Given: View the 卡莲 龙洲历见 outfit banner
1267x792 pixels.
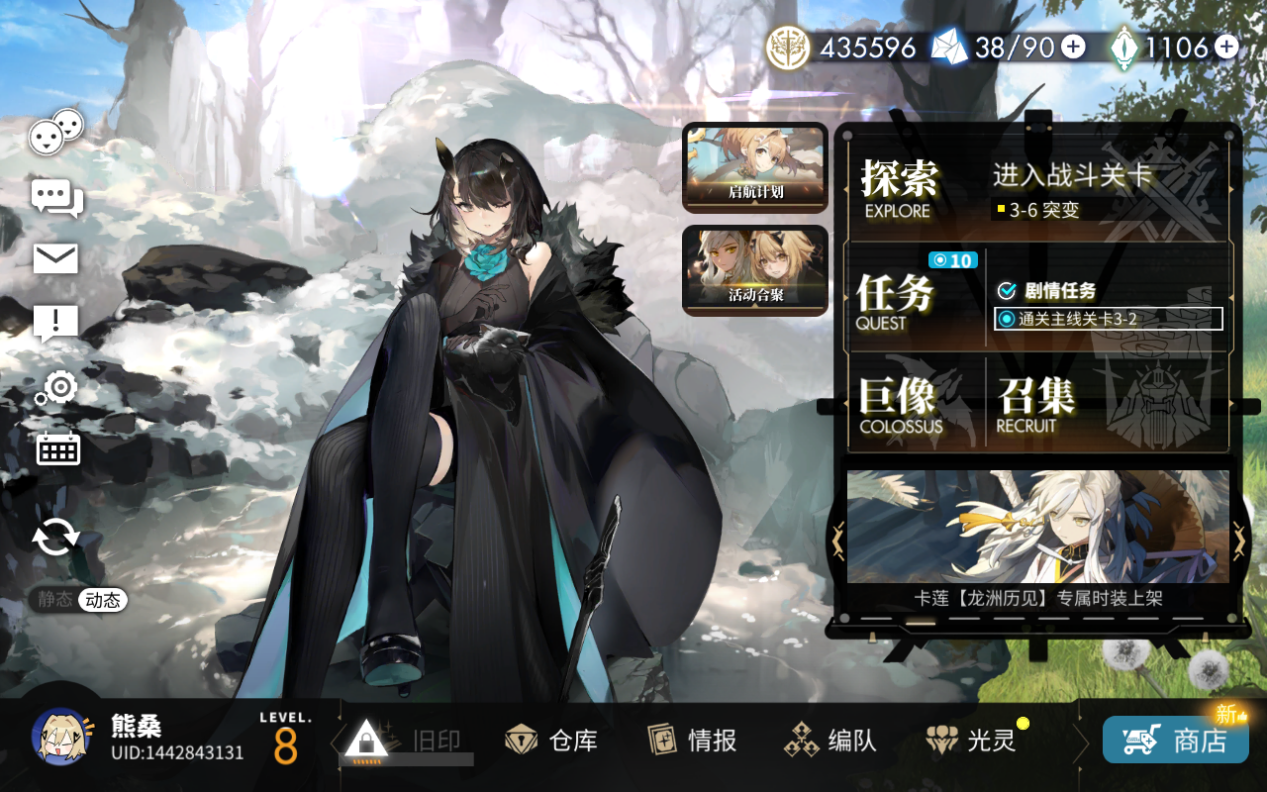Looking at the screenshot, I should pos(1037,530).
